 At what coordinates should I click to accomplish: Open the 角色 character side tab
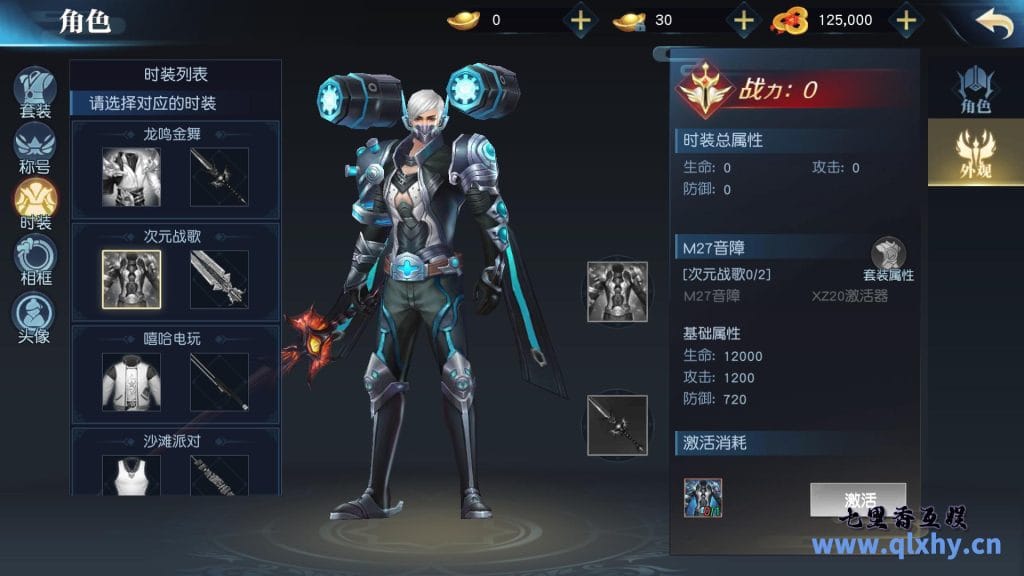(974, 90)
